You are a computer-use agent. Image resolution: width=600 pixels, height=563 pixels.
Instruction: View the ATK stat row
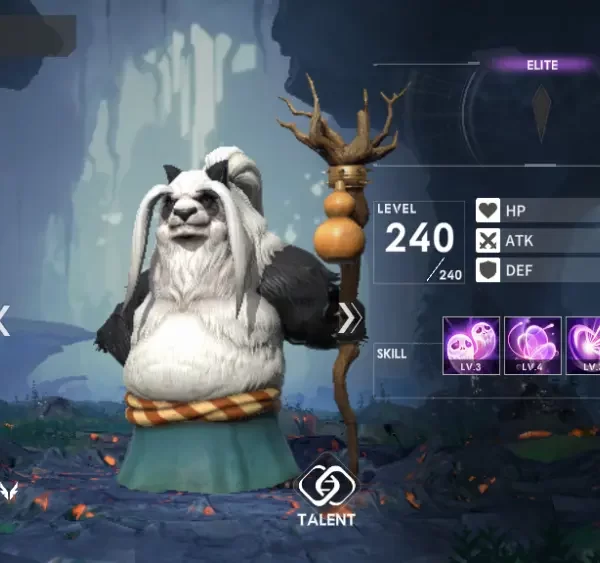pyautogui.click(x=536, y=241)
